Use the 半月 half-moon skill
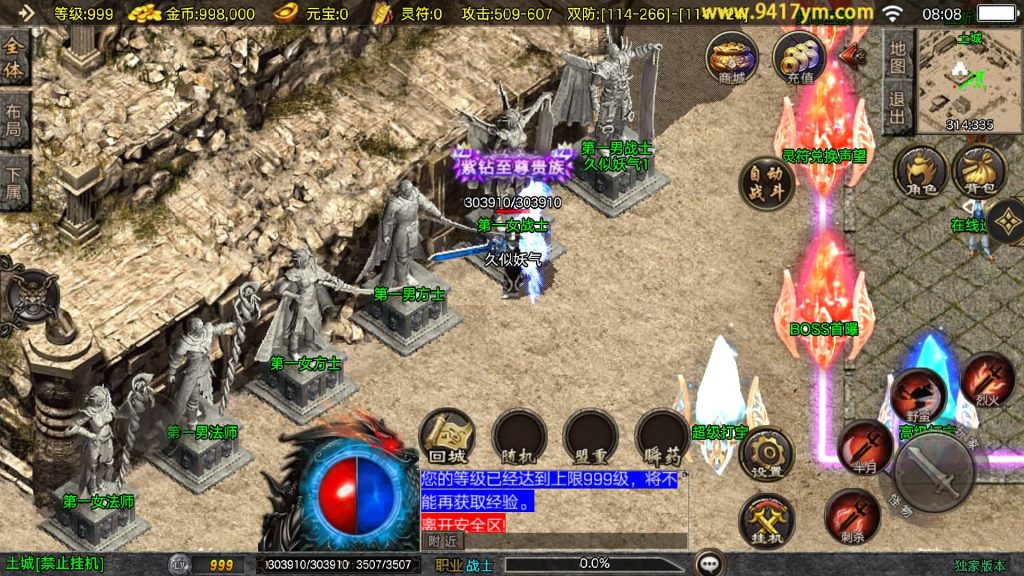 tap(864, 446)
